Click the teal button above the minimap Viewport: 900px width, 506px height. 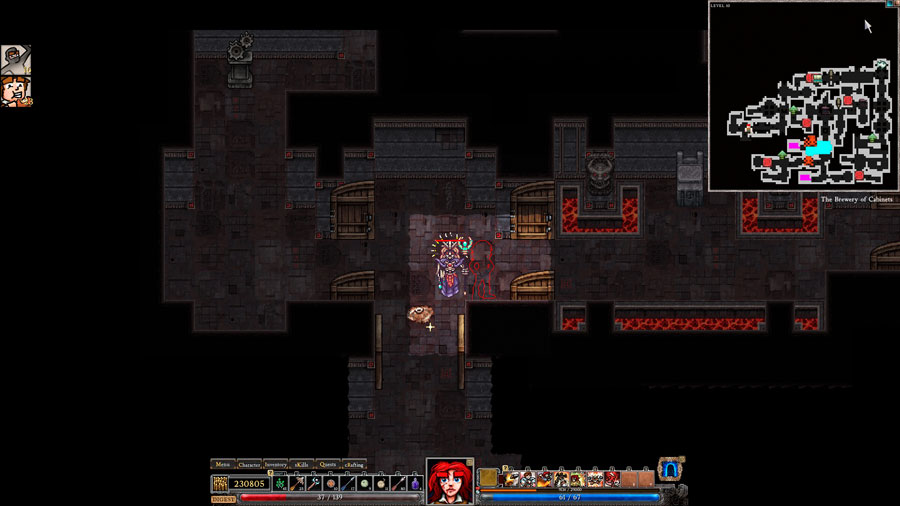click(x=889, y=4)
